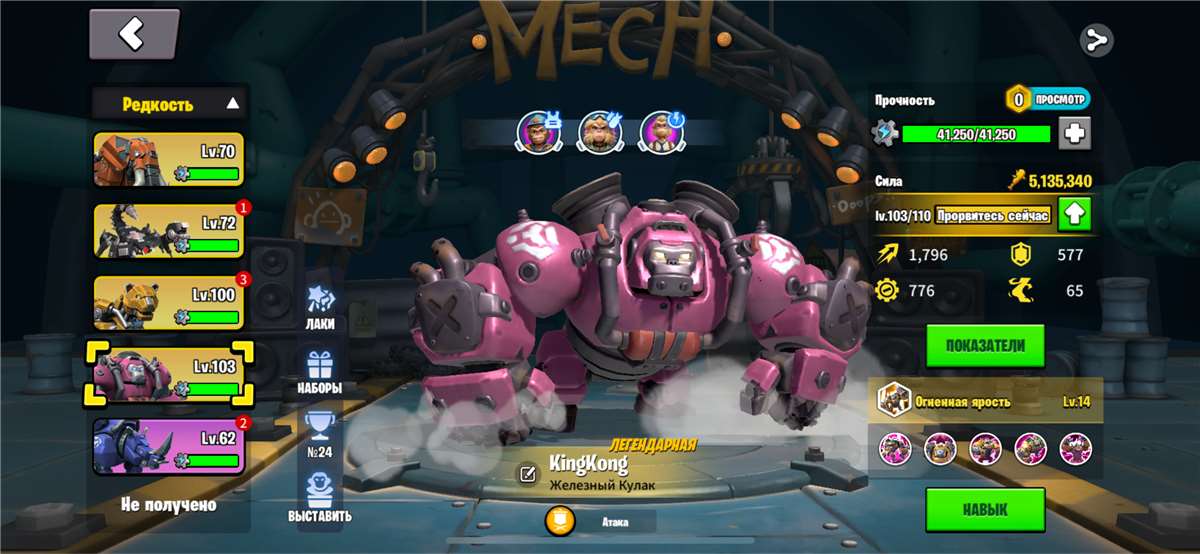1200x554 pixels.
Task: Select the Огненная ярость skill banner
Action: click(985, 401)
